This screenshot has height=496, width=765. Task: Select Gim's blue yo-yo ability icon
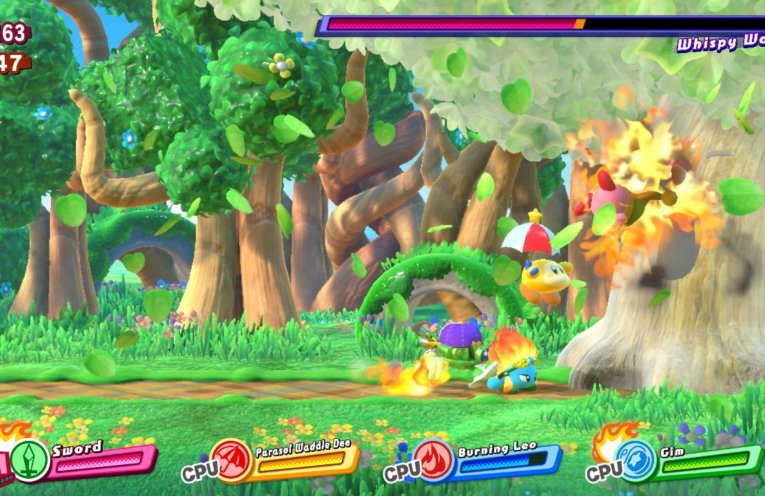pos(637,461)
